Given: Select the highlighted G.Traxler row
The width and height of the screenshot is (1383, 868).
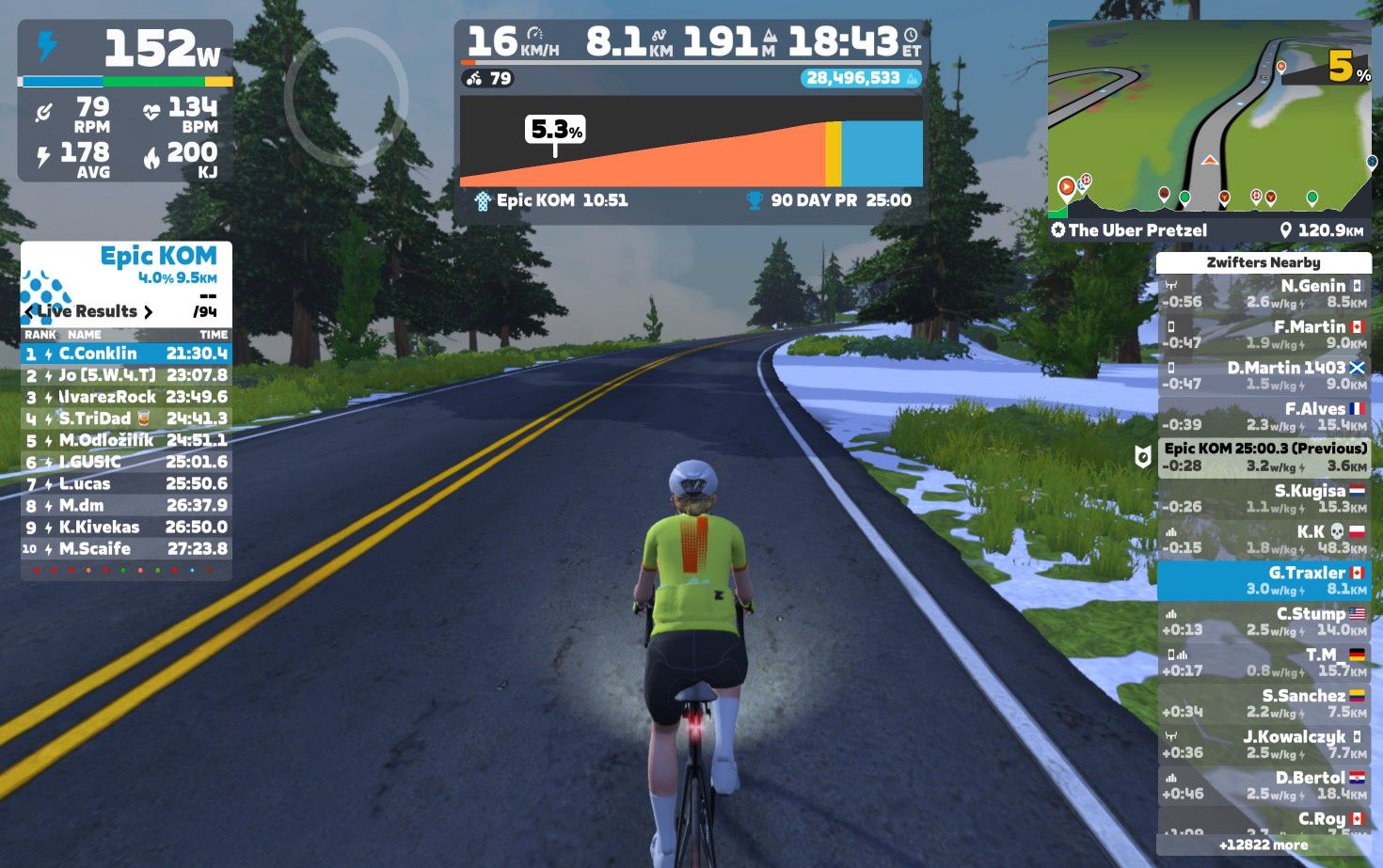Looking at the screenshot, I should point(1264,580).
